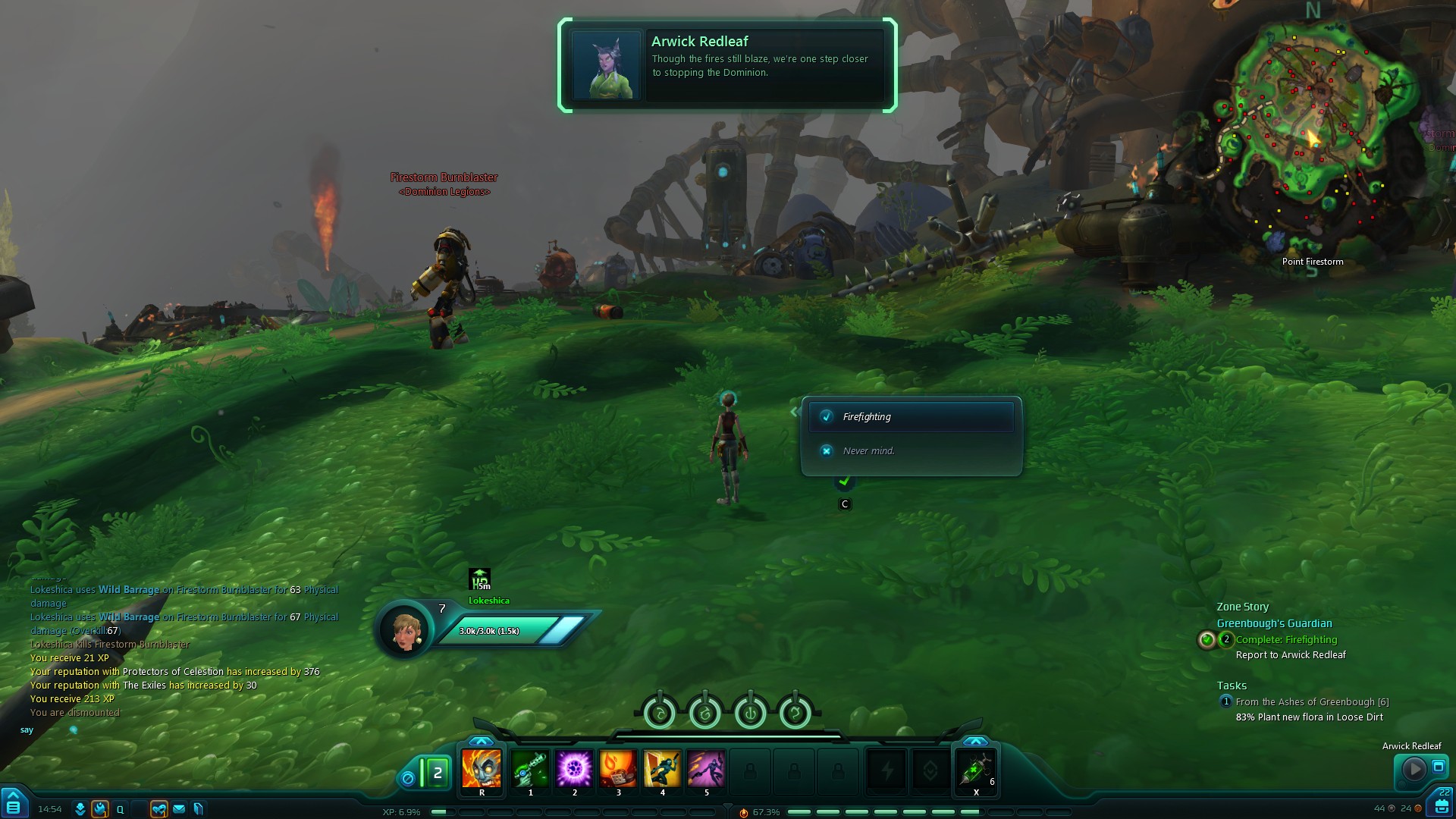The image size is (1456, 819).
Task: Activate the leaping figure ability in slot 4
Action: click(662, 768)
